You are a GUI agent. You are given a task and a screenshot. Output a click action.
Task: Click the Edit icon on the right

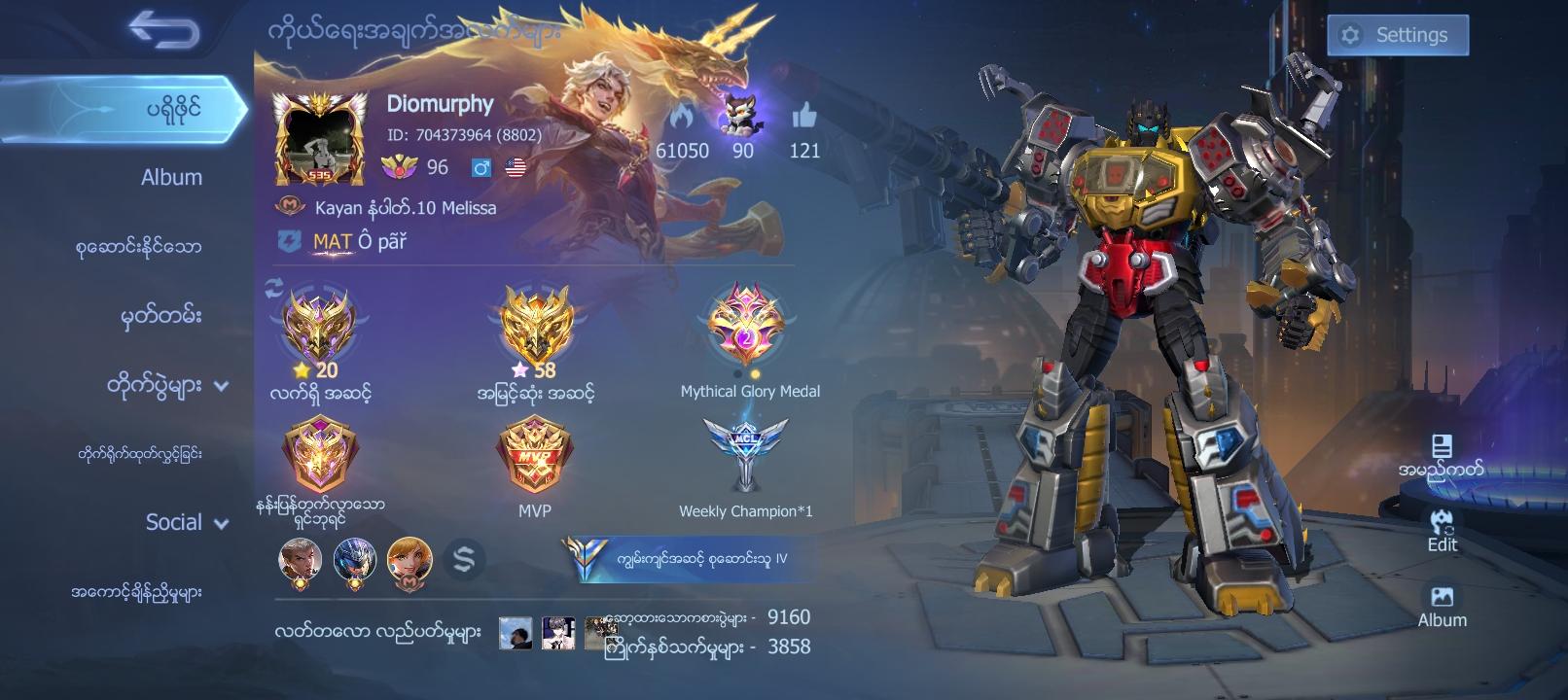pyautogui.click(x=1443, y=523)
